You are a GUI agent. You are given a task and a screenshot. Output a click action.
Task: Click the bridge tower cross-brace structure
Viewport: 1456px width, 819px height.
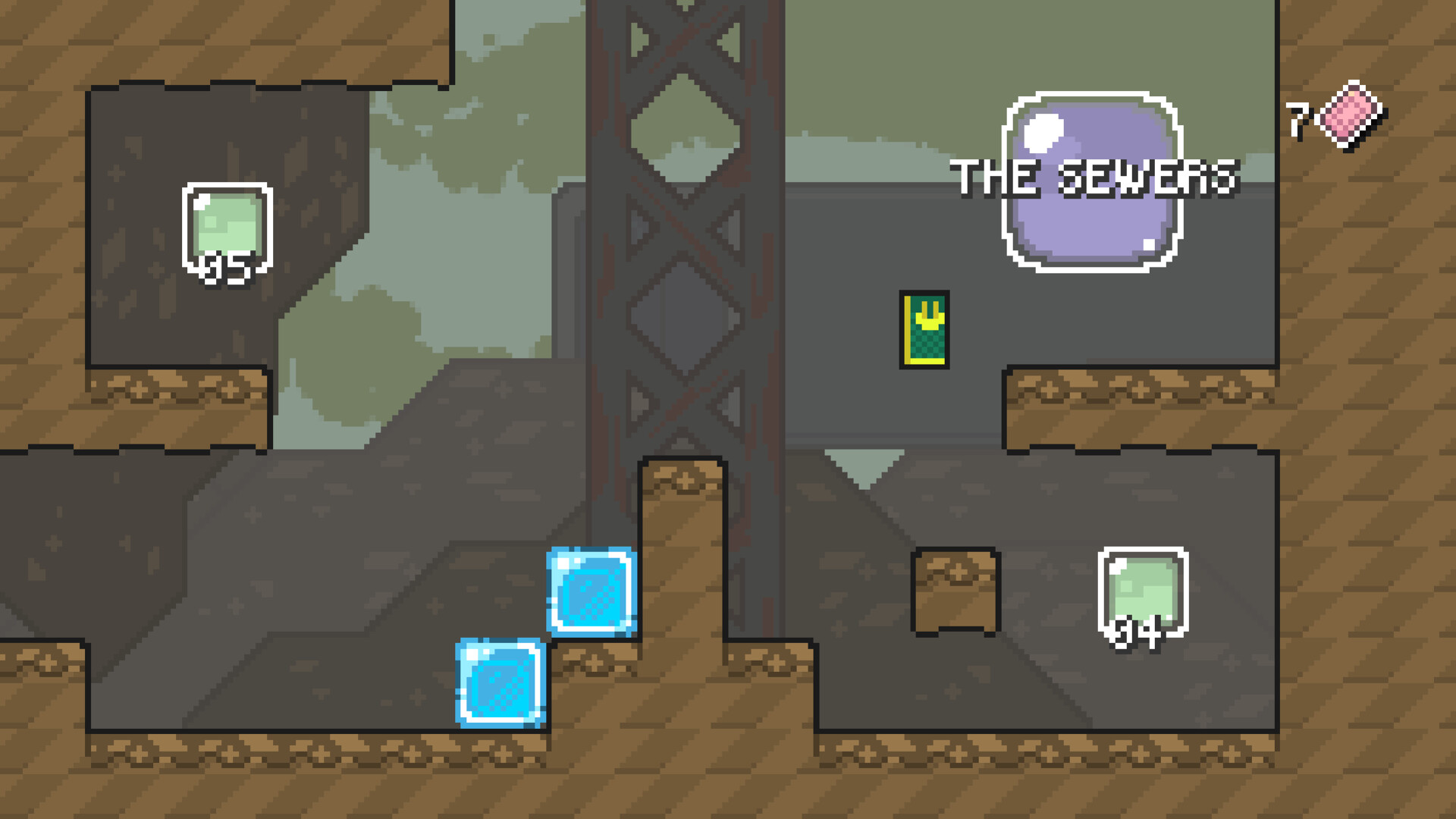coord(675,227)
